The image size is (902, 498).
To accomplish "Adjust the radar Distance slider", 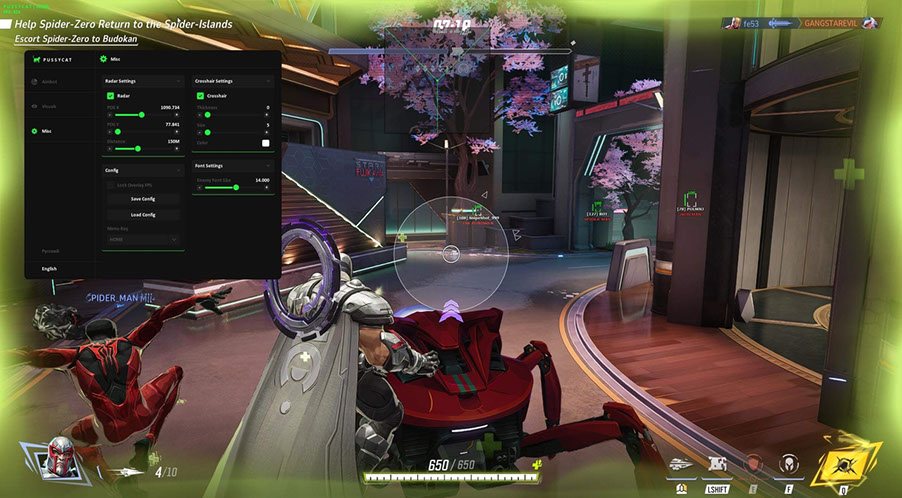I will pos(137,149).
